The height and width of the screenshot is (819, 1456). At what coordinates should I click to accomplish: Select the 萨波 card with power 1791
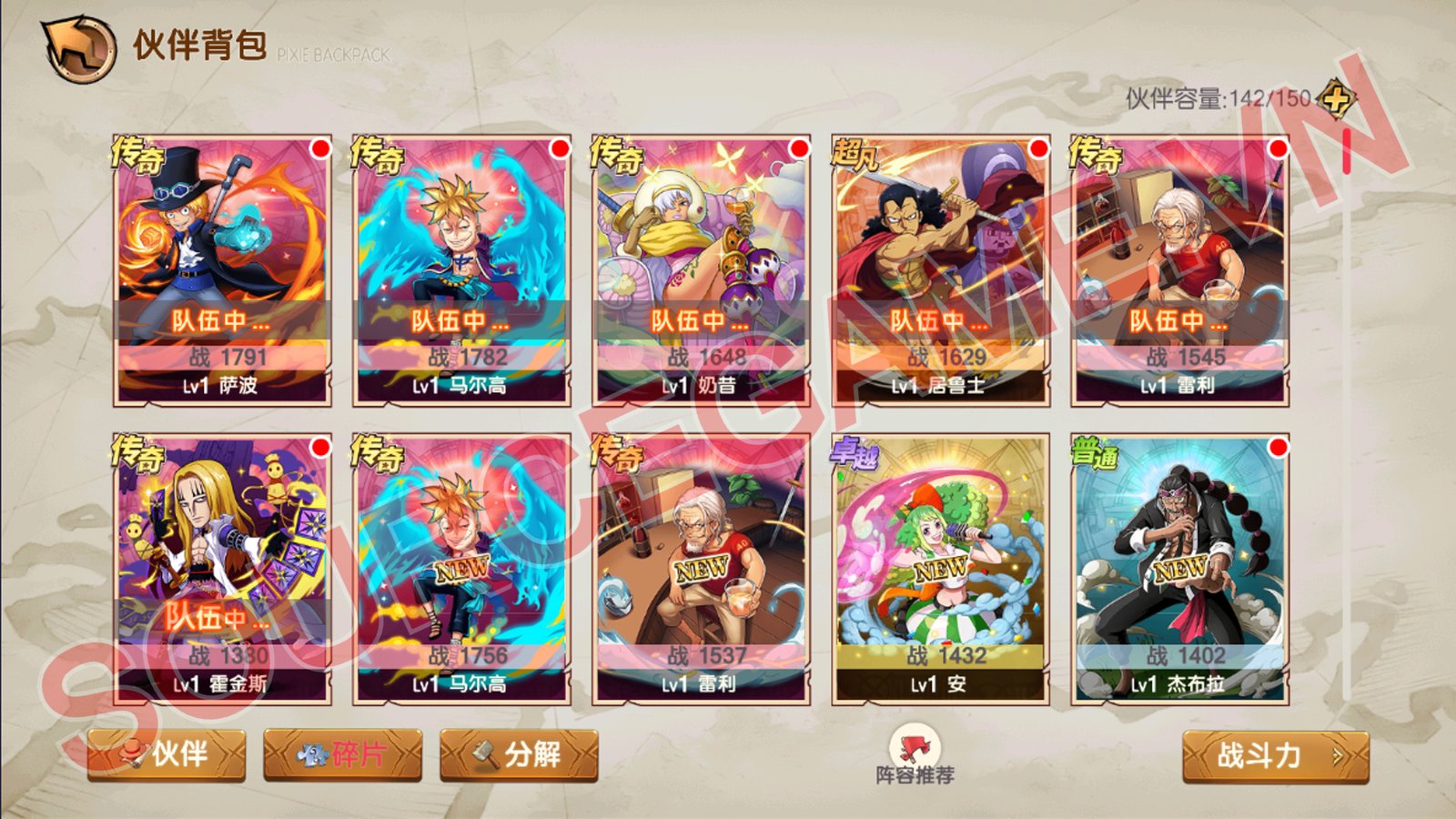(221, 270)
